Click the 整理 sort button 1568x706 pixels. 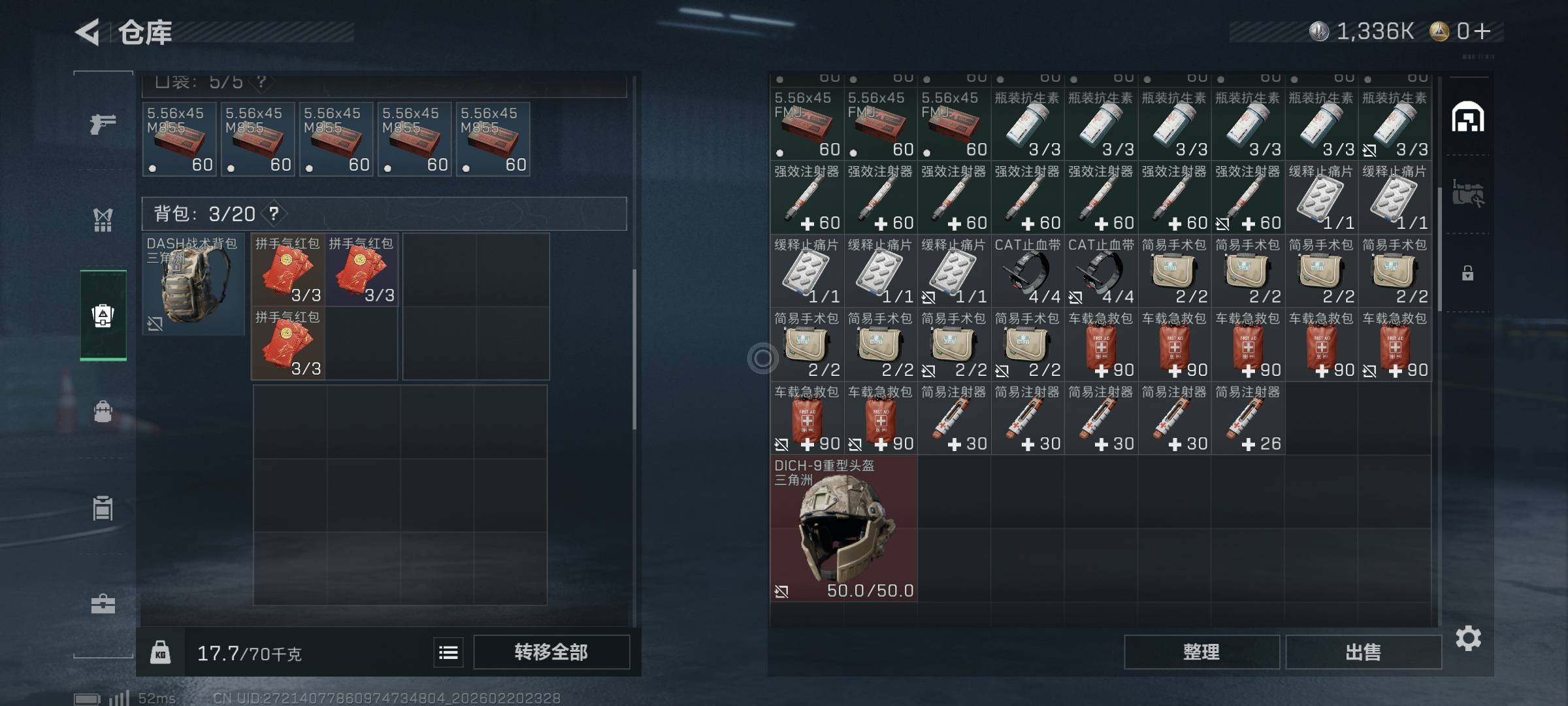click(1201, 652)
